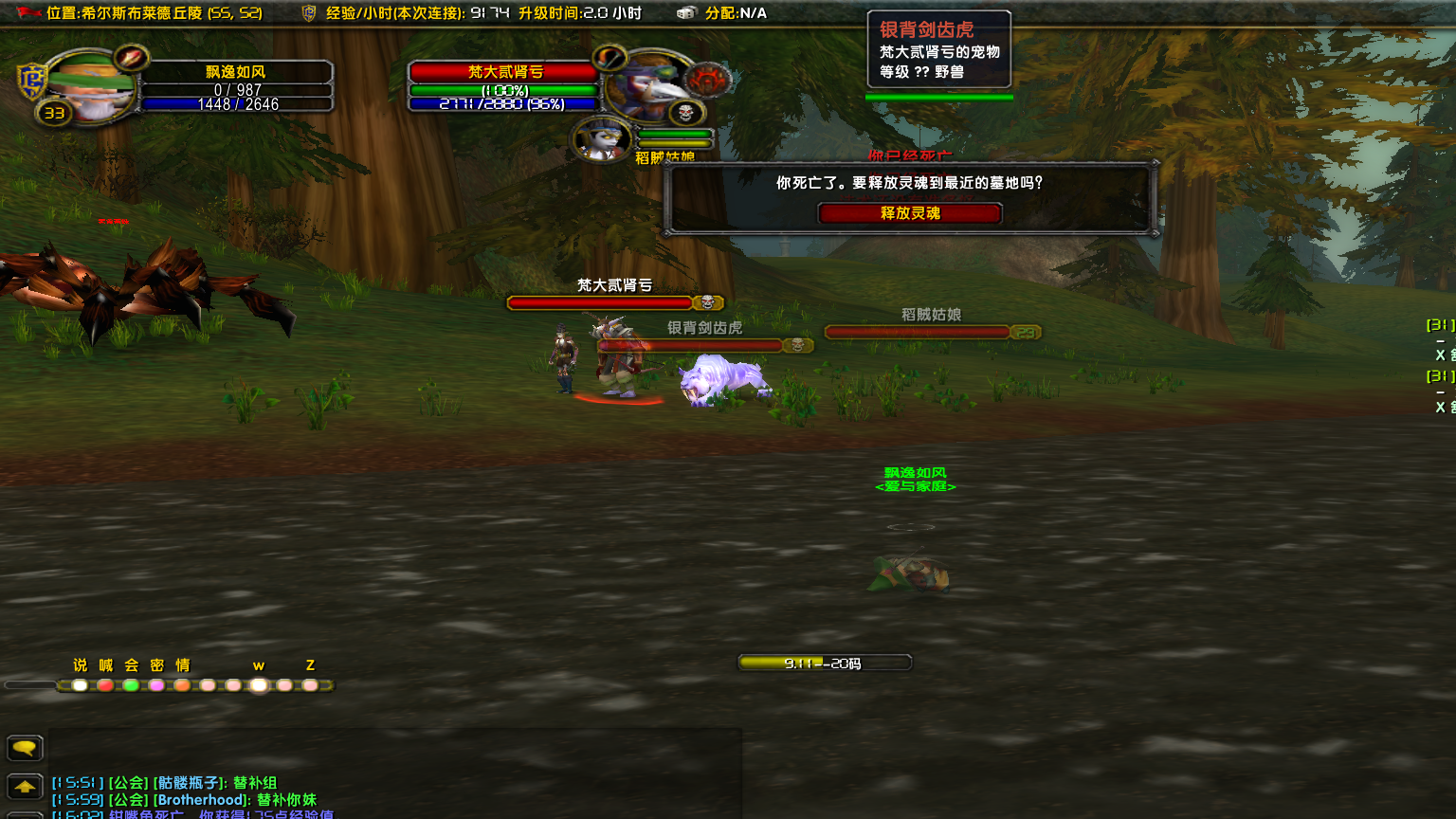Toggle the red 喊 channel color dot
This screenshot has width=1456, height=819.
[104, 685]
